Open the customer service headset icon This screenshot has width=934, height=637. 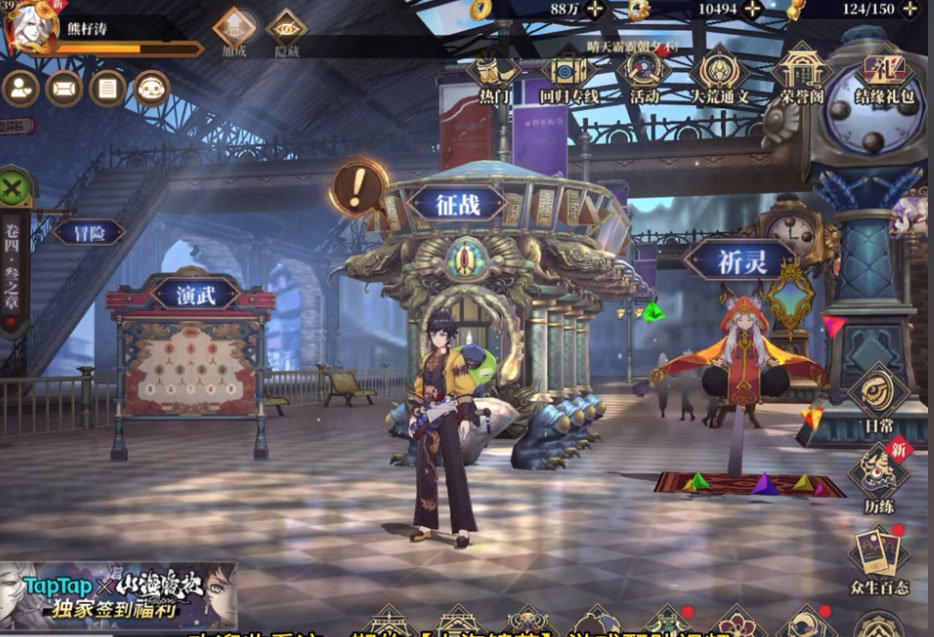pos(152,89)
